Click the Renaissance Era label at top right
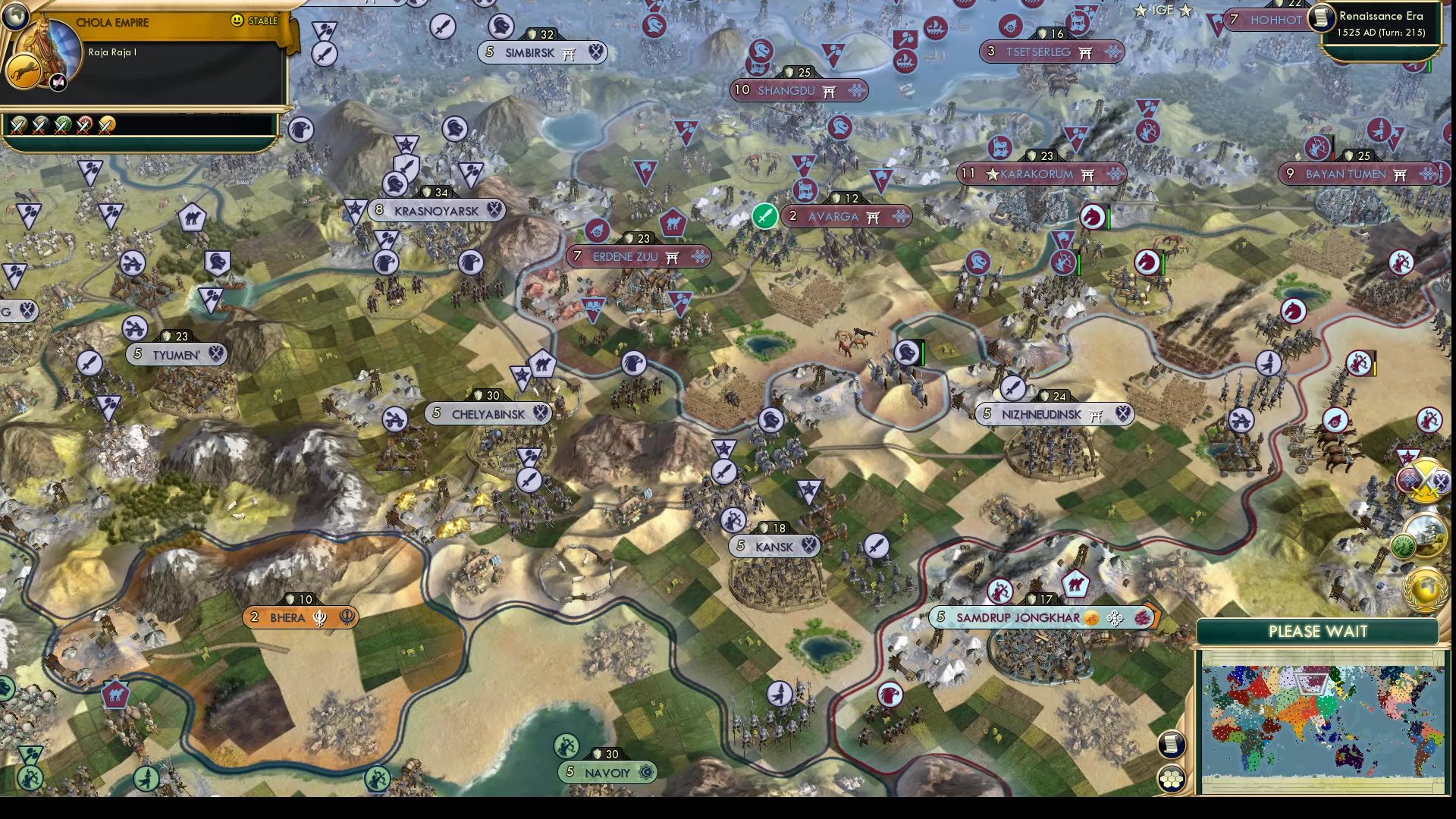 1381,15
